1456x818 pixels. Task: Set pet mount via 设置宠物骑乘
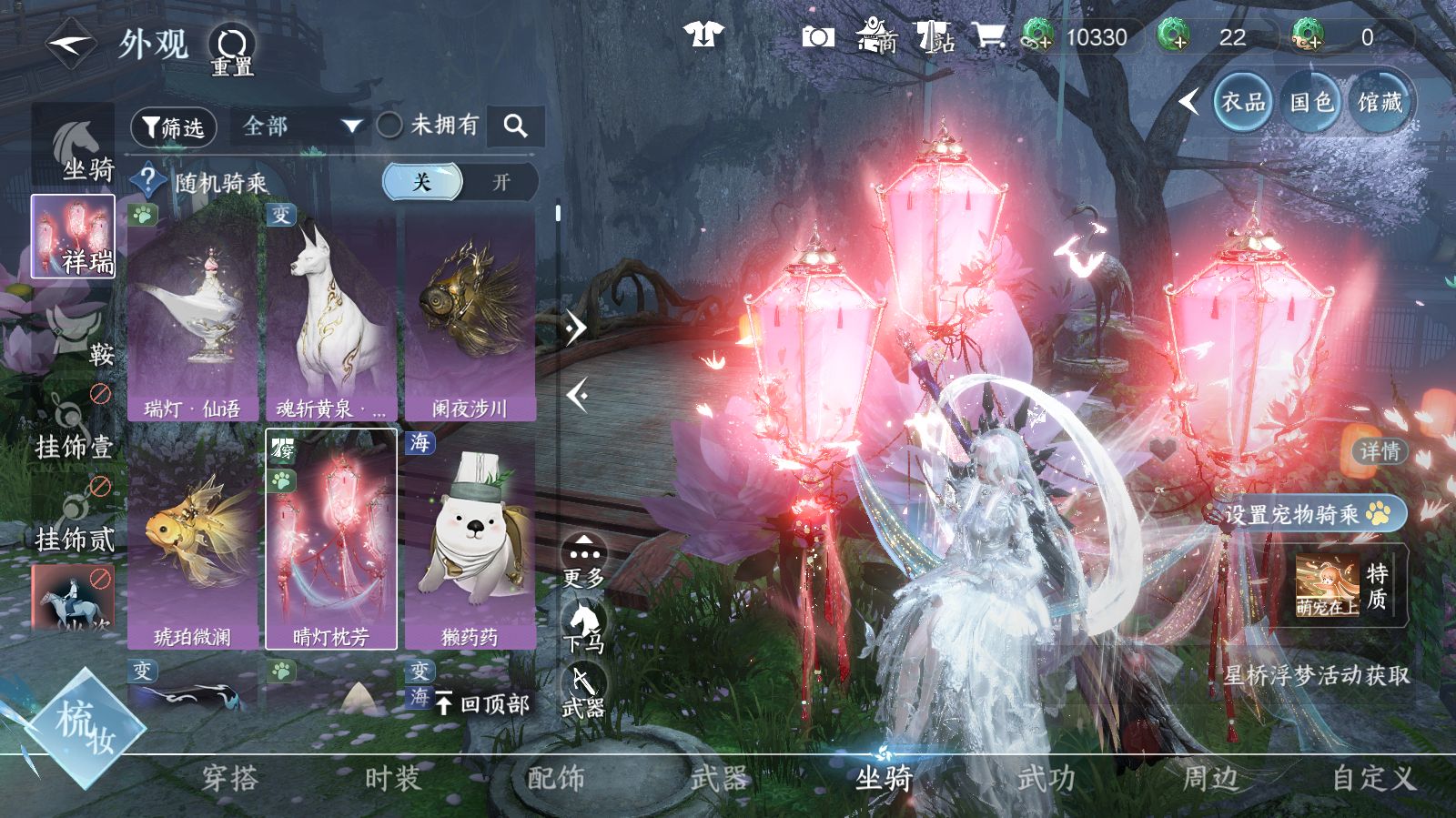click(x=1305, y=514)
